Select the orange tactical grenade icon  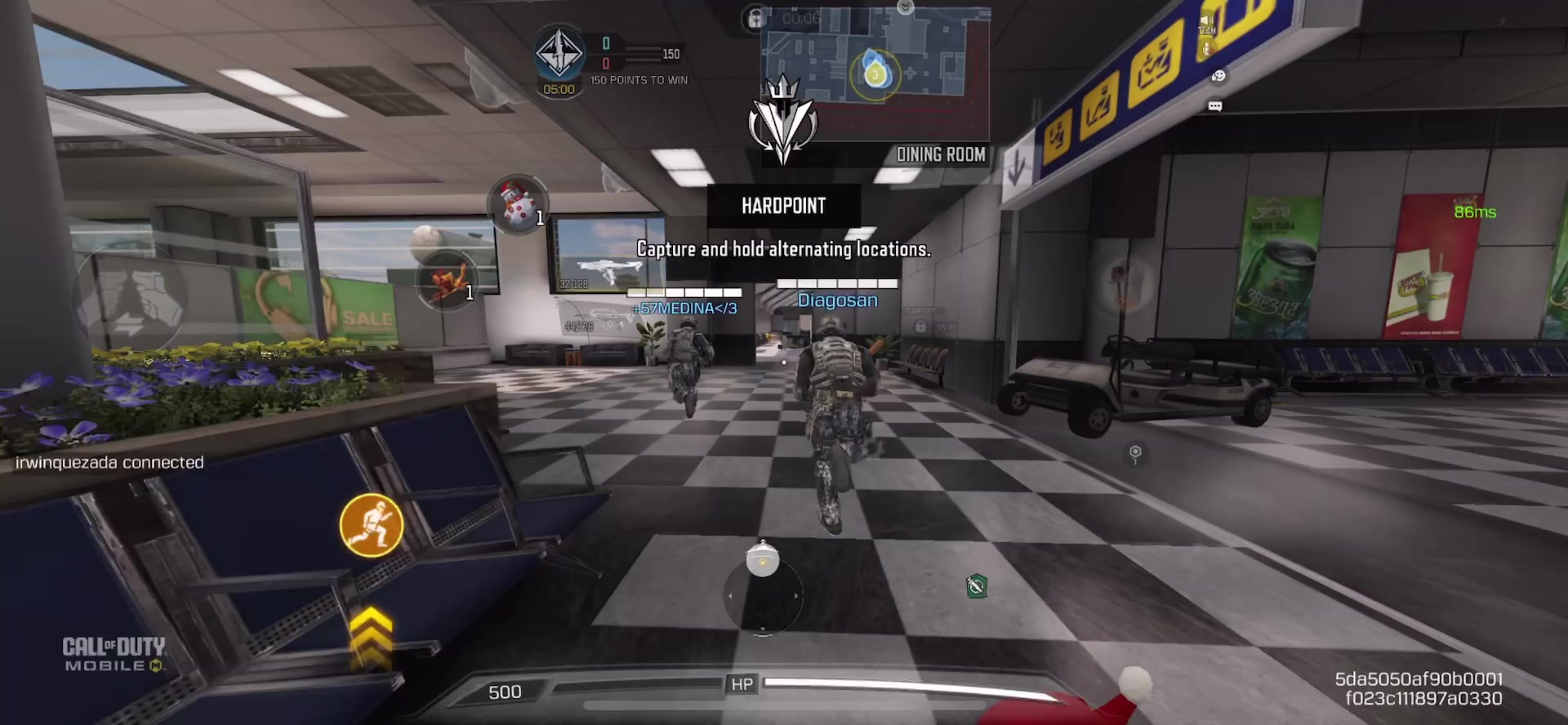coord(446,278)
